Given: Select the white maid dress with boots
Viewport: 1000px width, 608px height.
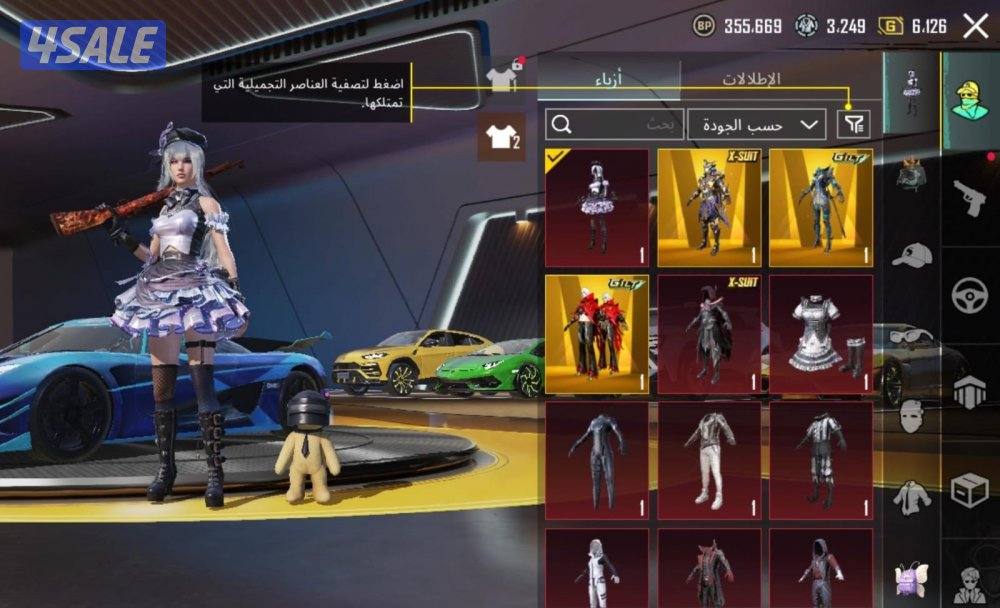Looking at the screenshot, I should [x=820, y=335].
